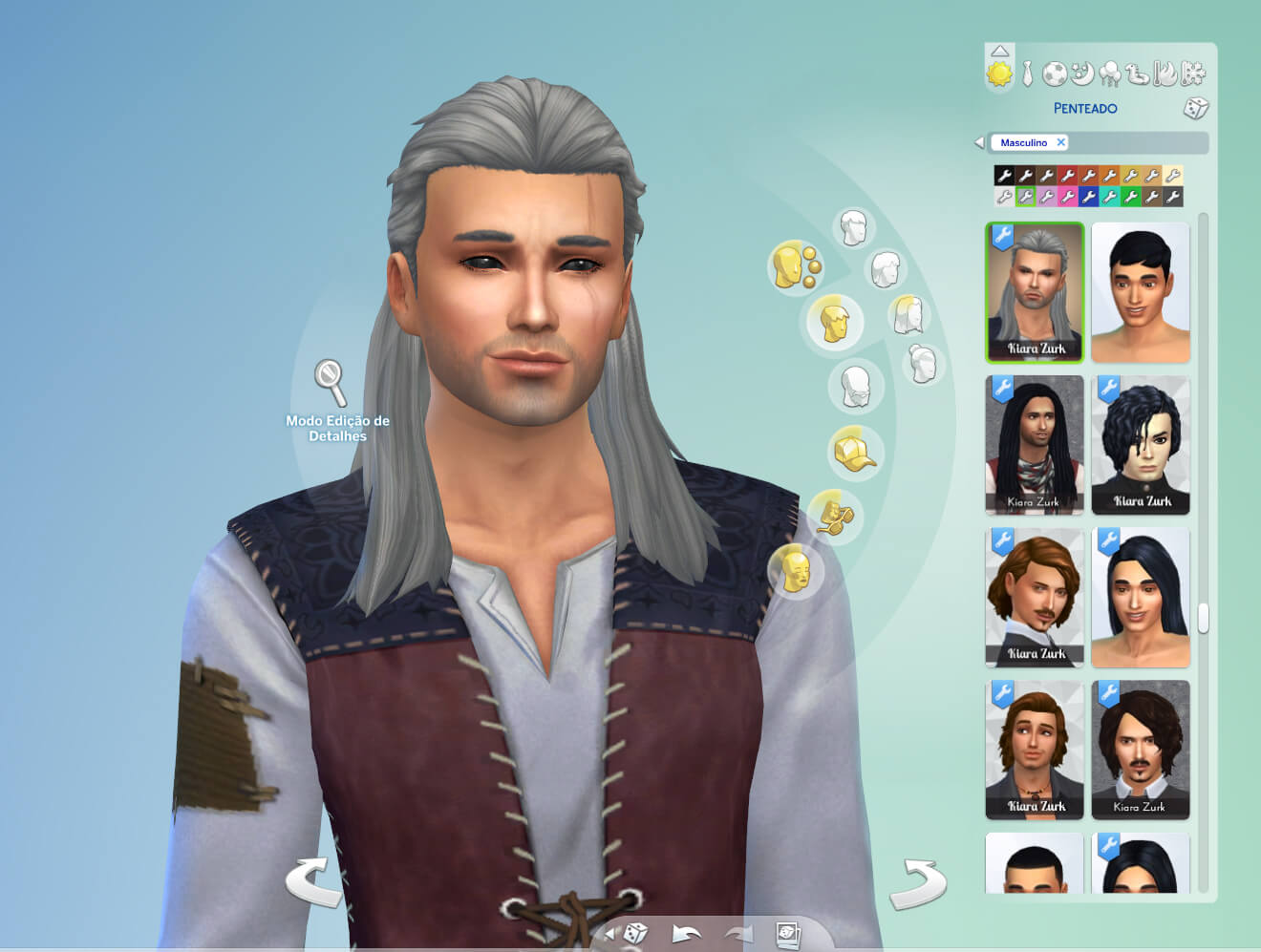
Task: Open the Formal outfit category
Action: pos(1027,72)
